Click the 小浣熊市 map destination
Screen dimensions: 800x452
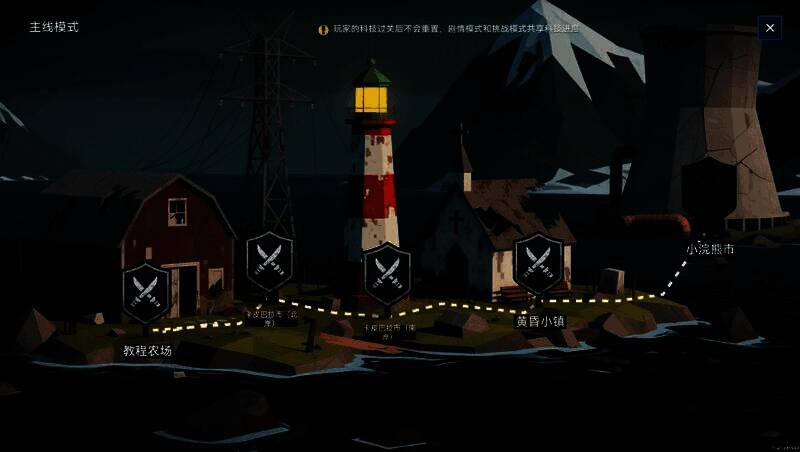[710, 249]
